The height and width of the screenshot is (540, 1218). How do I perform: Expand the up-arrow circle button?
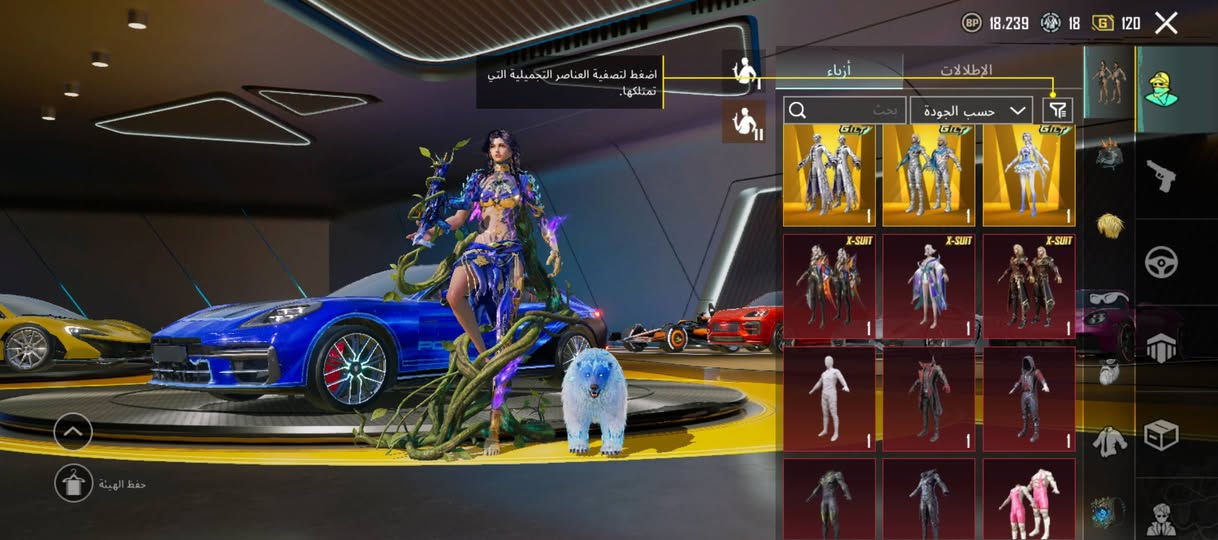click(x=73, y=432)
